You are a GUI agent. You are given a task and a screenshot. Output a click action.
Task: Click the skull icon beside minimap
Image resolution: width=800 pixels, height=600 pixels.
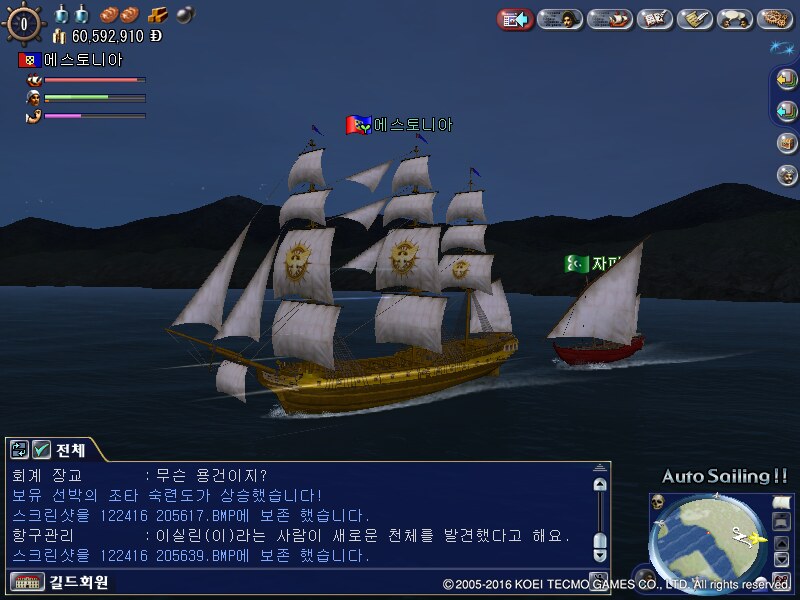coord(658,501)
